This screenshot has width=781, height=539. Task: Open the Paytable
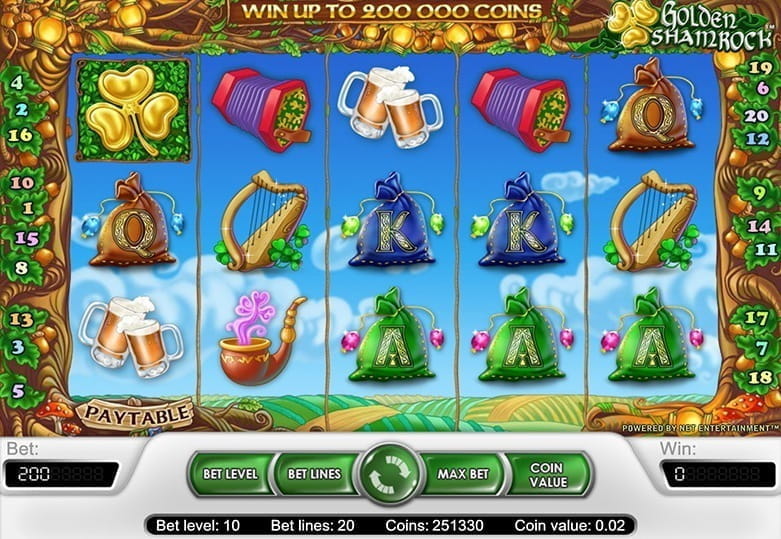[x=136, y=413]
